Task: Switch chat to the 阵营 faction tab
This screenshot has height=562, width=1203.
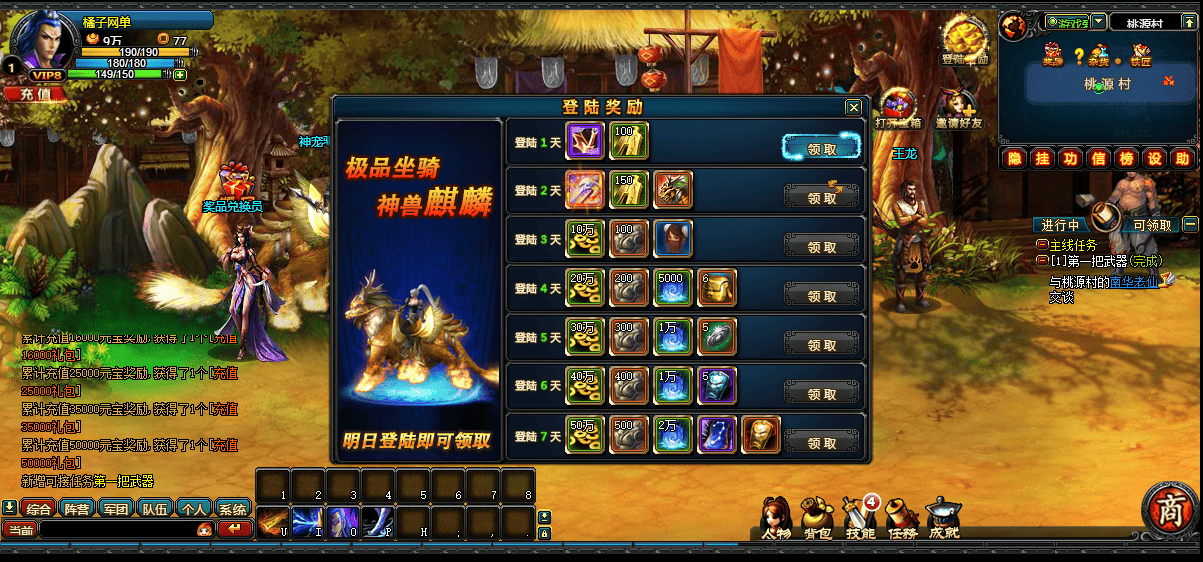Action: tap(77, 508)
